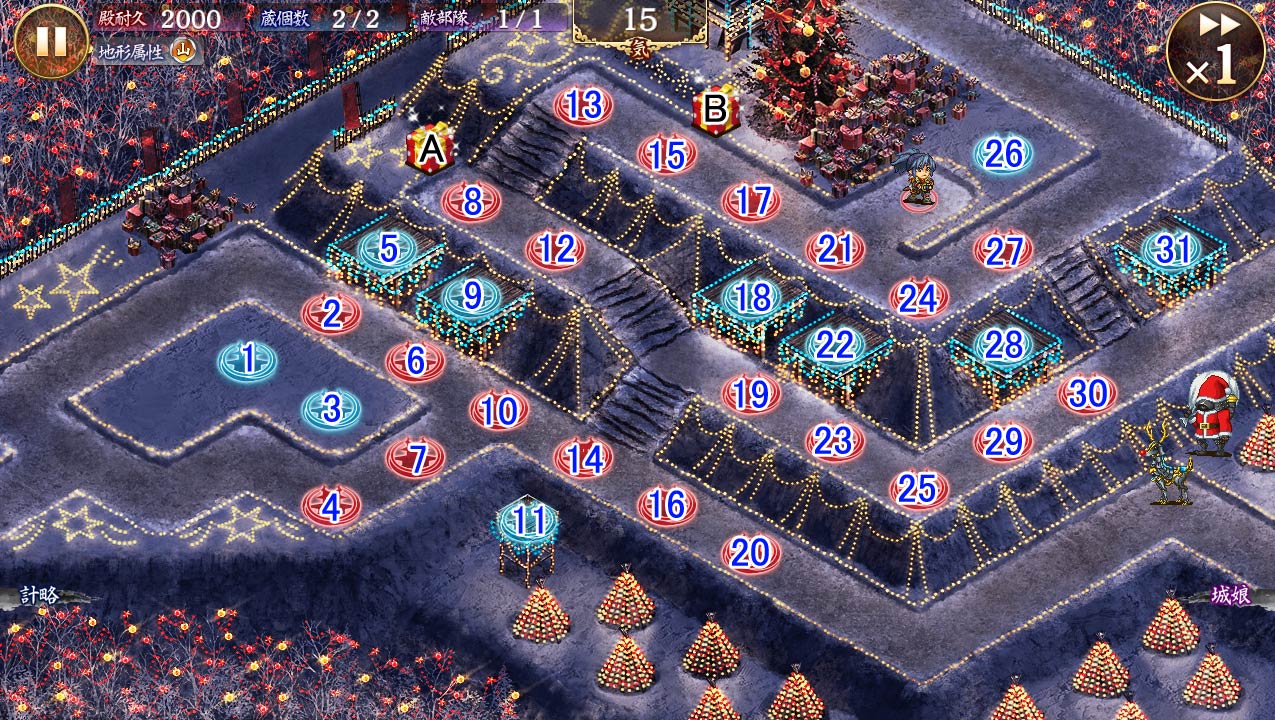
Task: Select blue placement tile 26
Action: click(x=1003, y=153)
